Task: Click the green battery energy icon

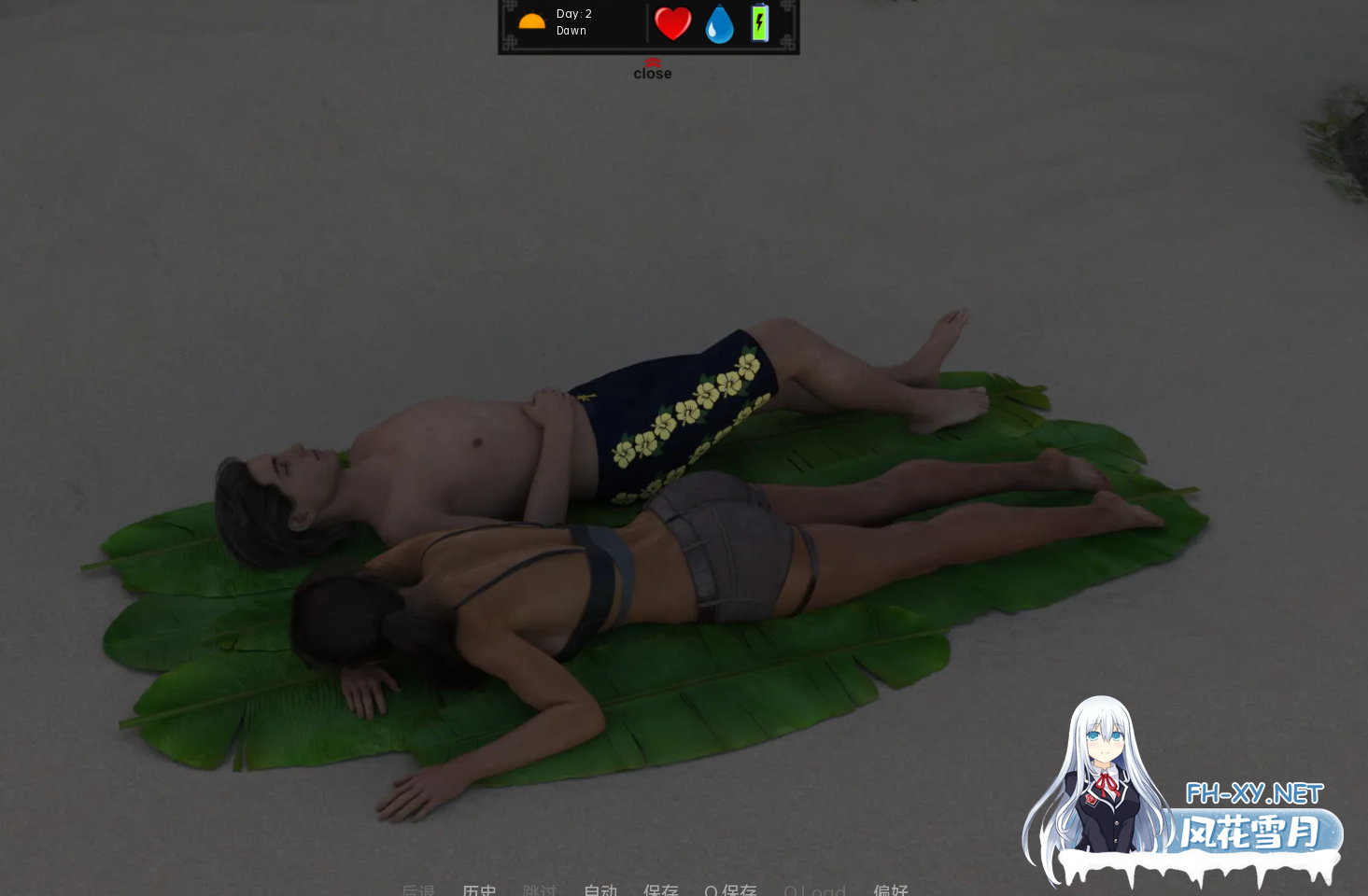Action: 759,24
